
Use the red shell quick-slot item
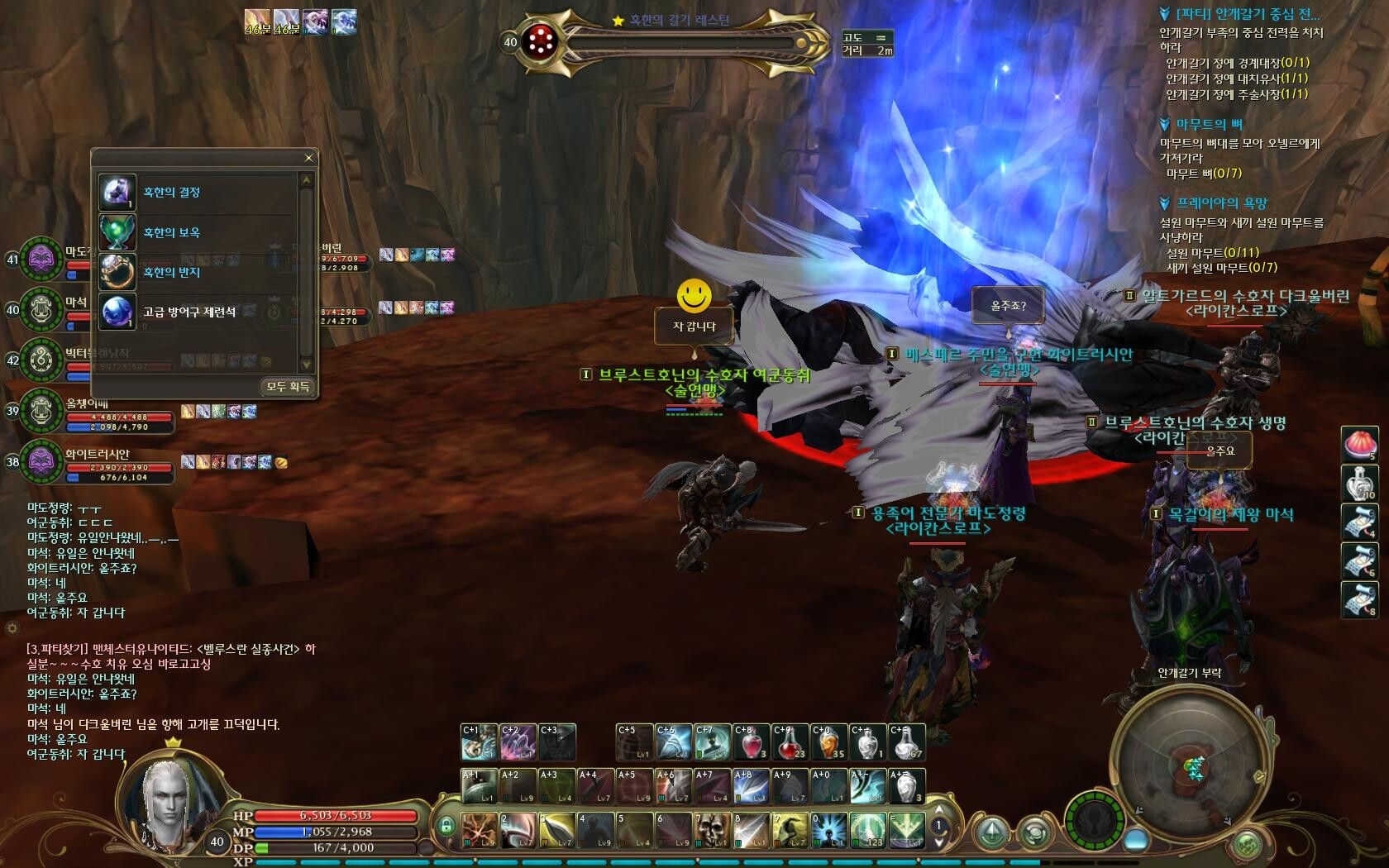point(1359,446)
